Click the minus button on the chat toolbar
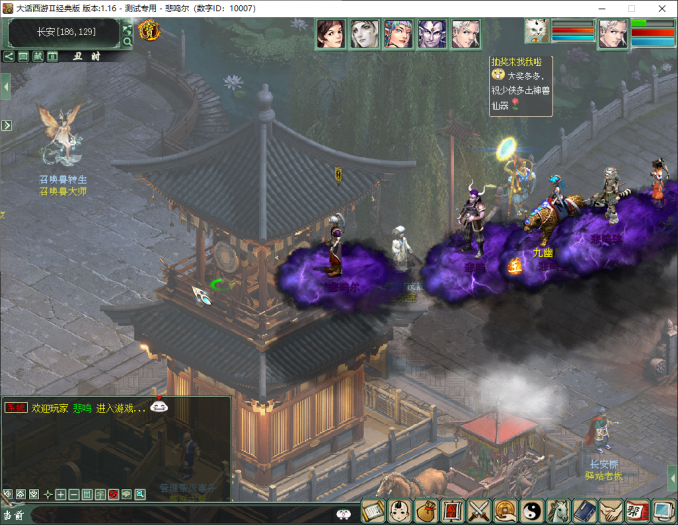 [74, 495]
